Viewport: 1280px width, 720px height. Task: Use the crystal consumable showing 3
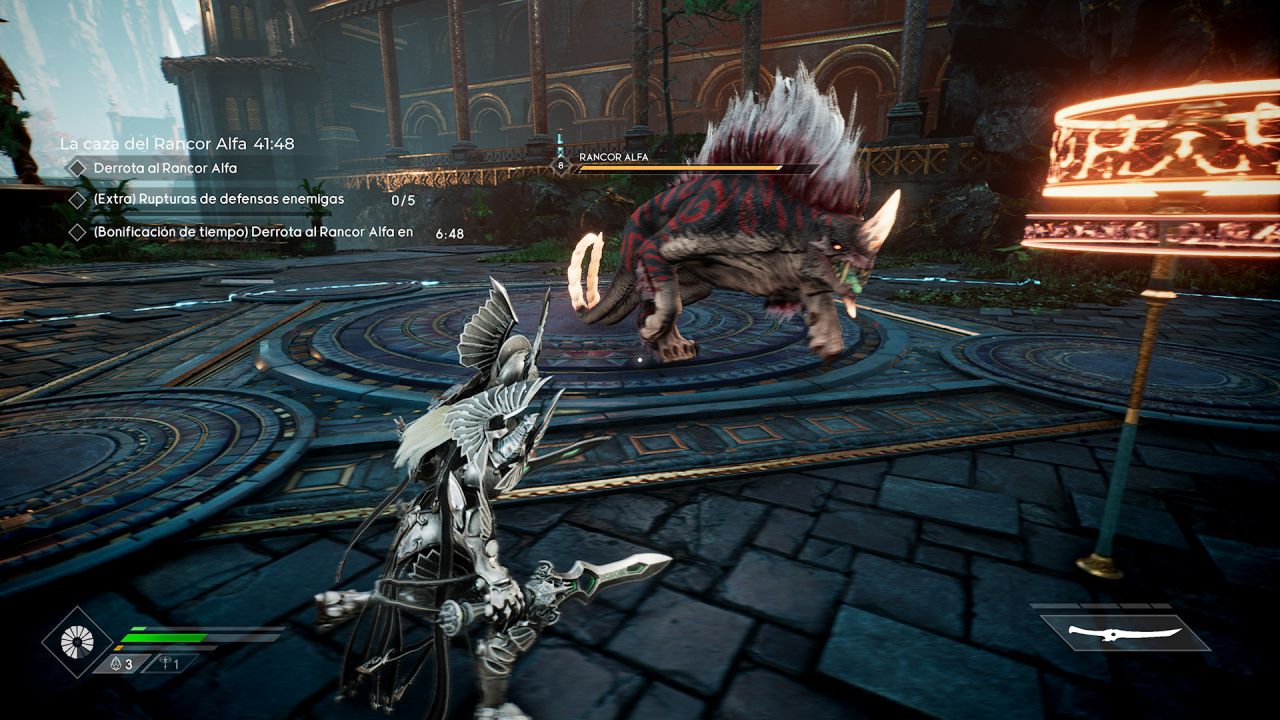pos(121,663)
